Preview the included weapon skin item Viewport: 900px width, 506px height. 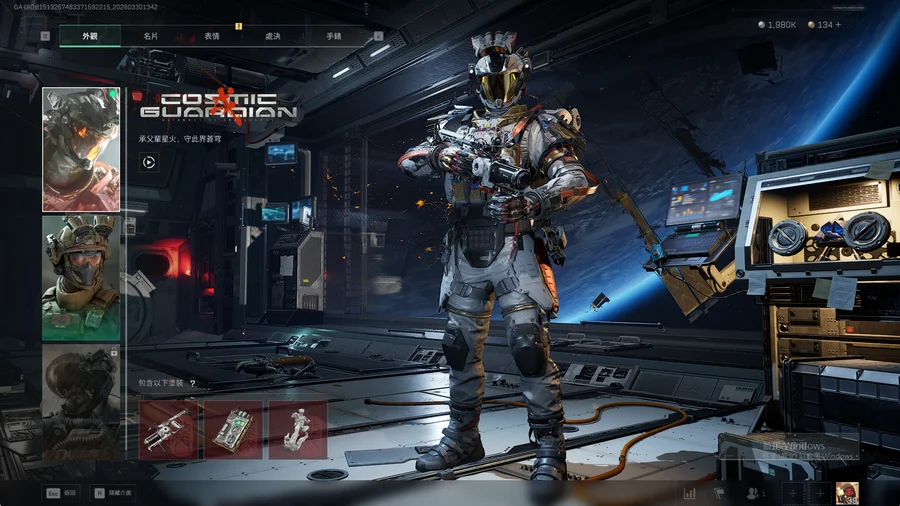pos(168,430)
